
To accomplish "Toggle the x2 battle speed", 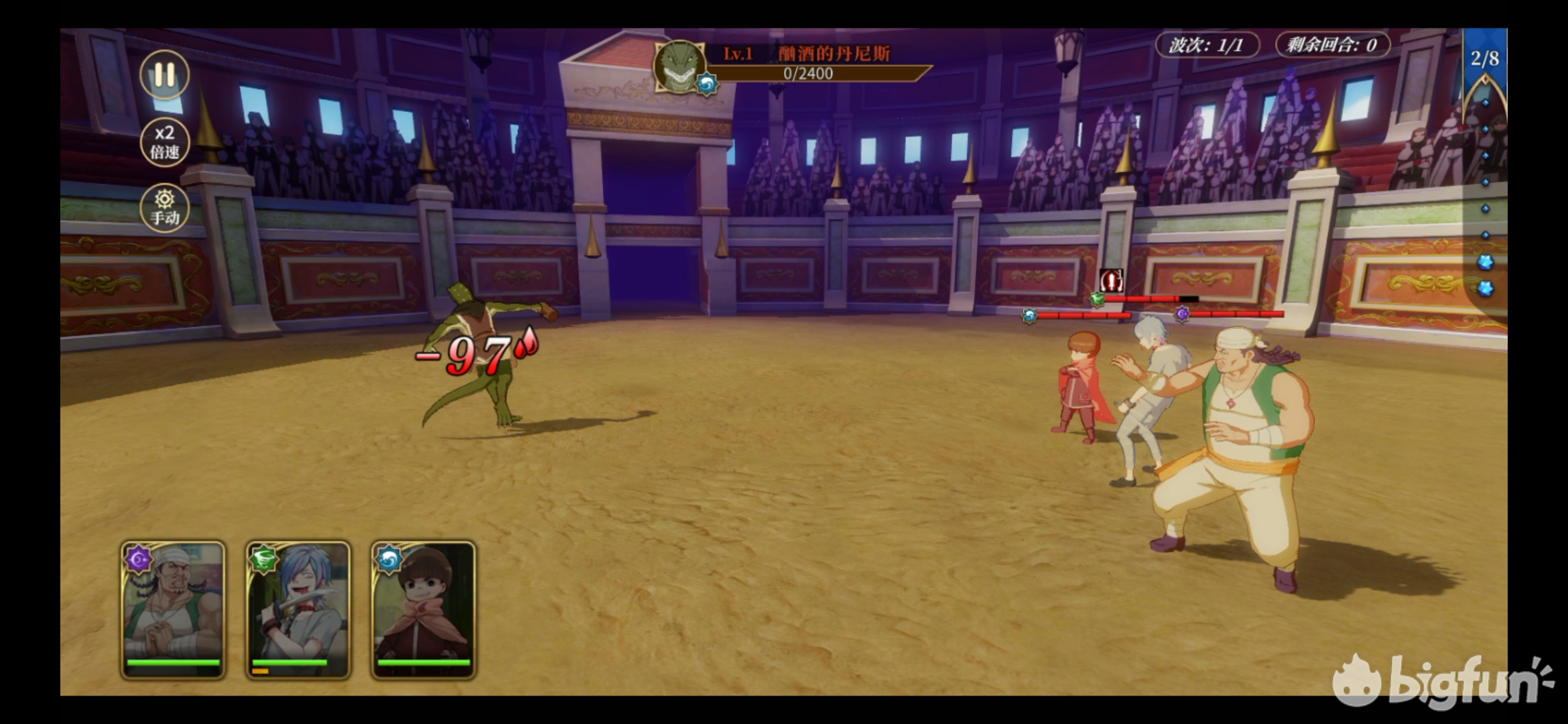I will click(x=164, y=141).
